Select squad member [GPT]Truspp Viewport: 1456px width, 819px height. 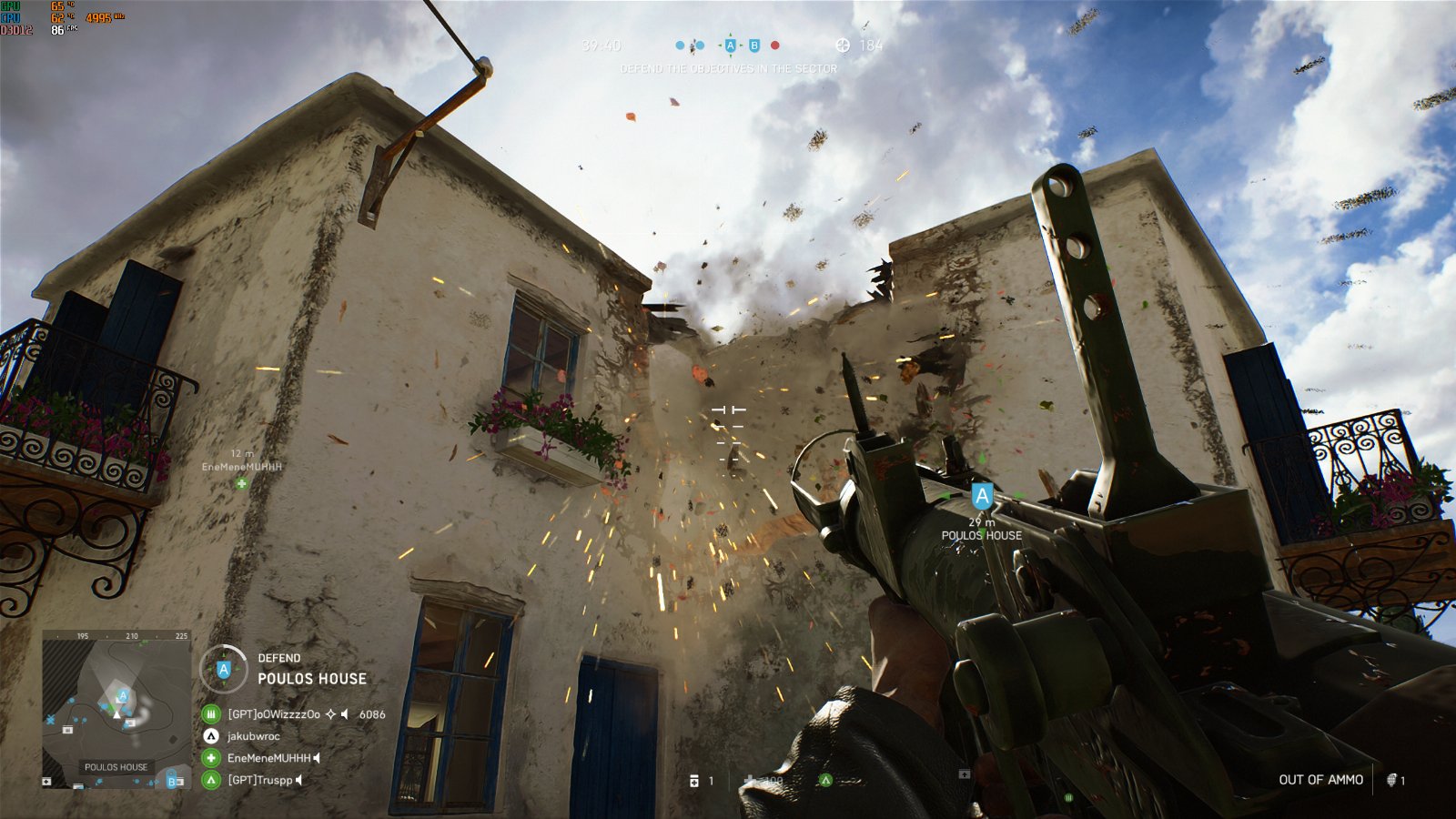click(x=260, y=780)
